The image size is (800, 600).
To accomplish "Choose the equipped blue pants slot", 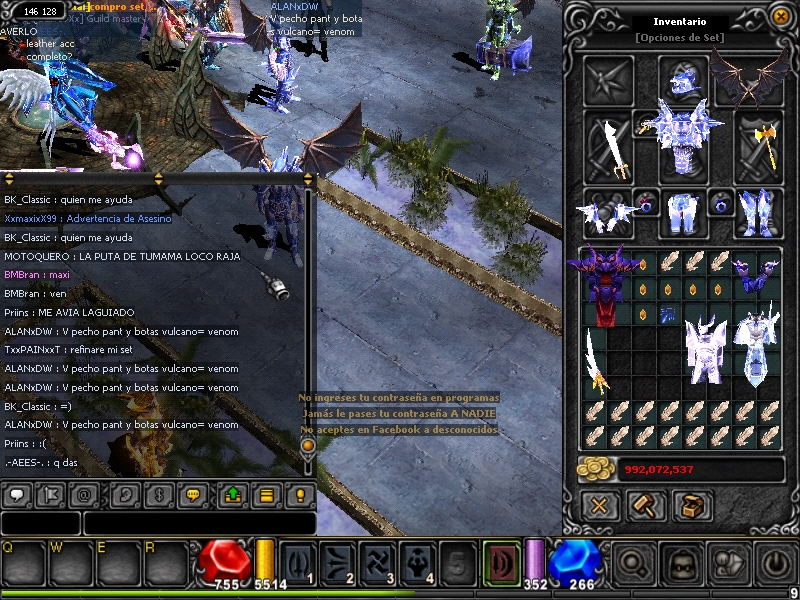I will coord(683,212).
